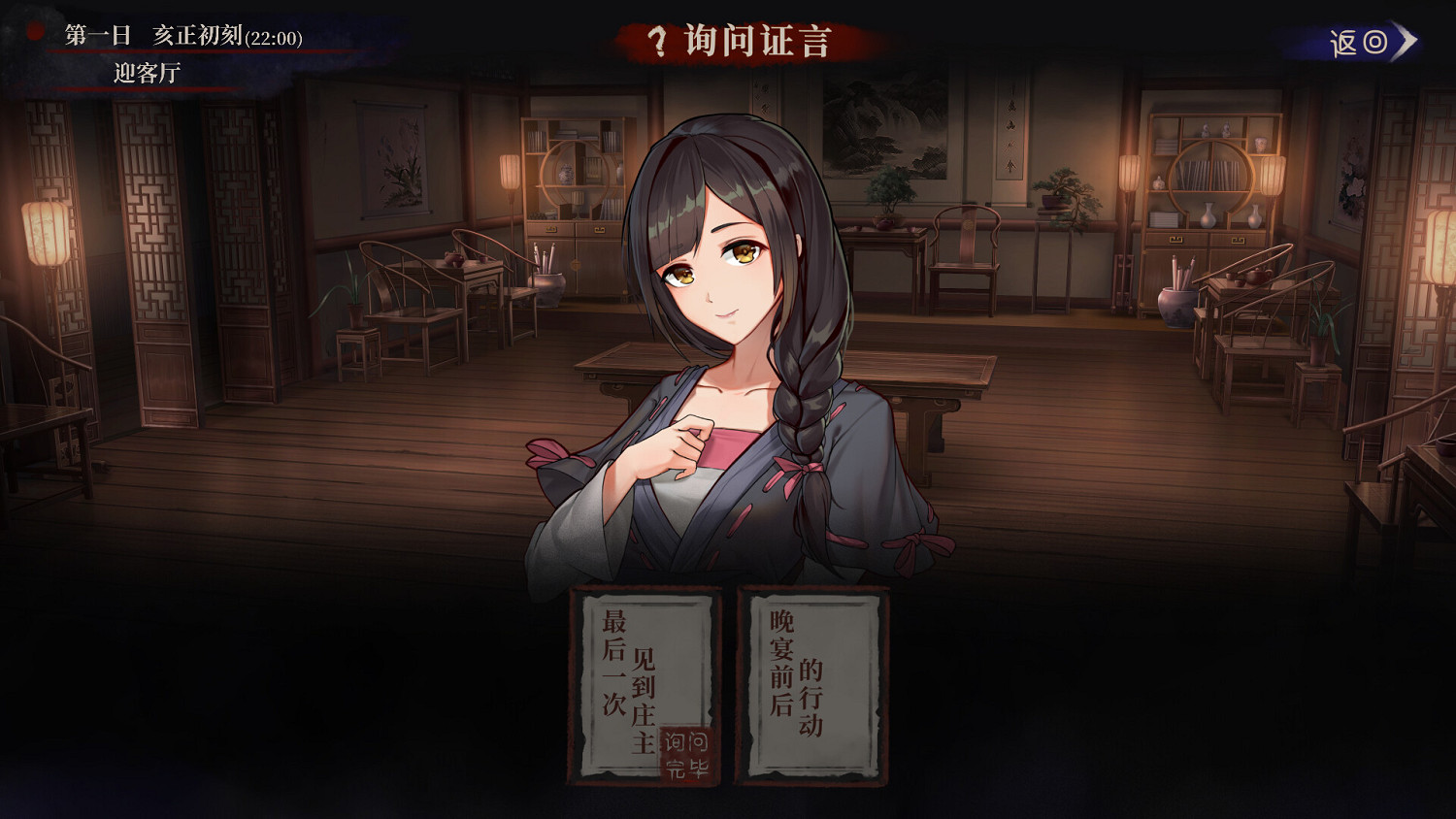The width and height of the screenshot is (1456, 819).
Task: Select the topic 晚宴前后的行动 to question
Action: click(x=812, y=684)
